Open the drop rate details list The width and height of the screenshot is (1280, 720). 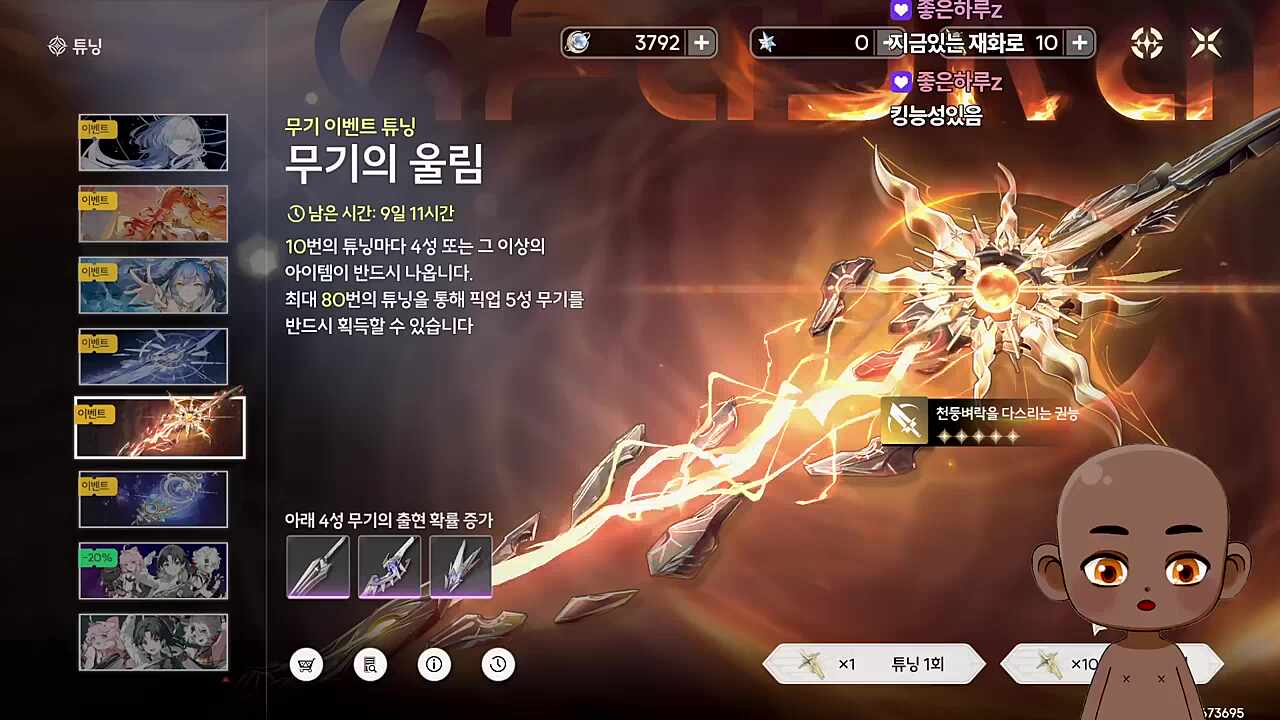click(370, 664)
